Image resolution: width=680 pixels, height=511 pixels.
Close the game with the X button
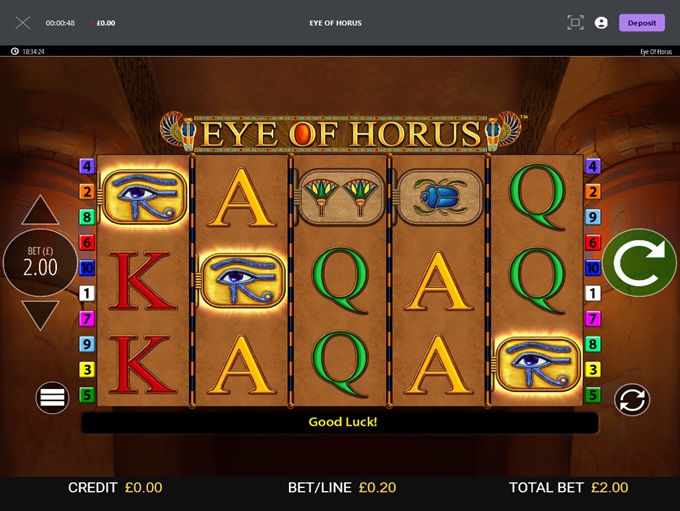click(x=23, y=23)
